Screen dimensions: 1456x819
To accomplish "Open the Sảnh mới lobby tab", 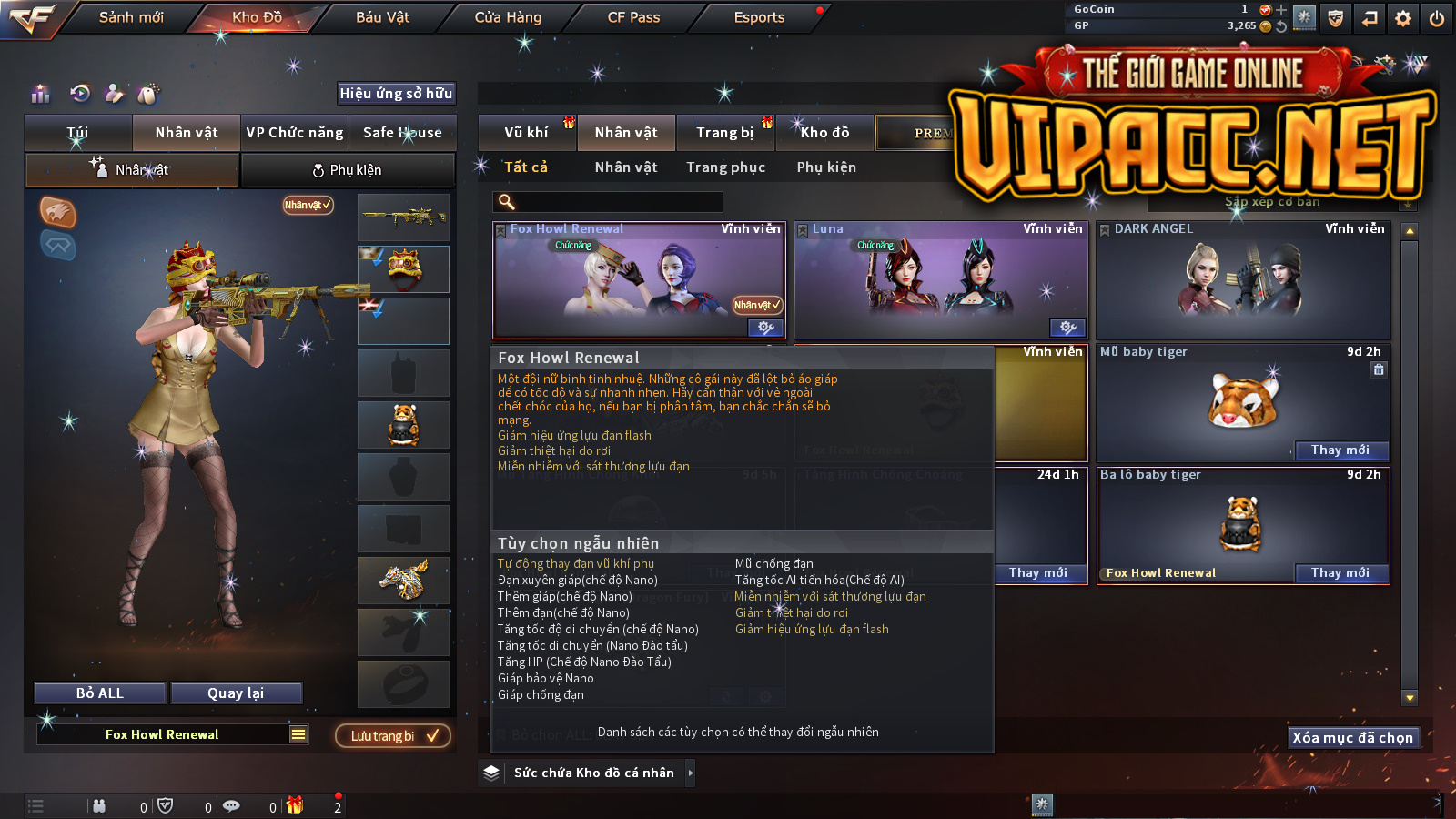I will tap(131, 17).
